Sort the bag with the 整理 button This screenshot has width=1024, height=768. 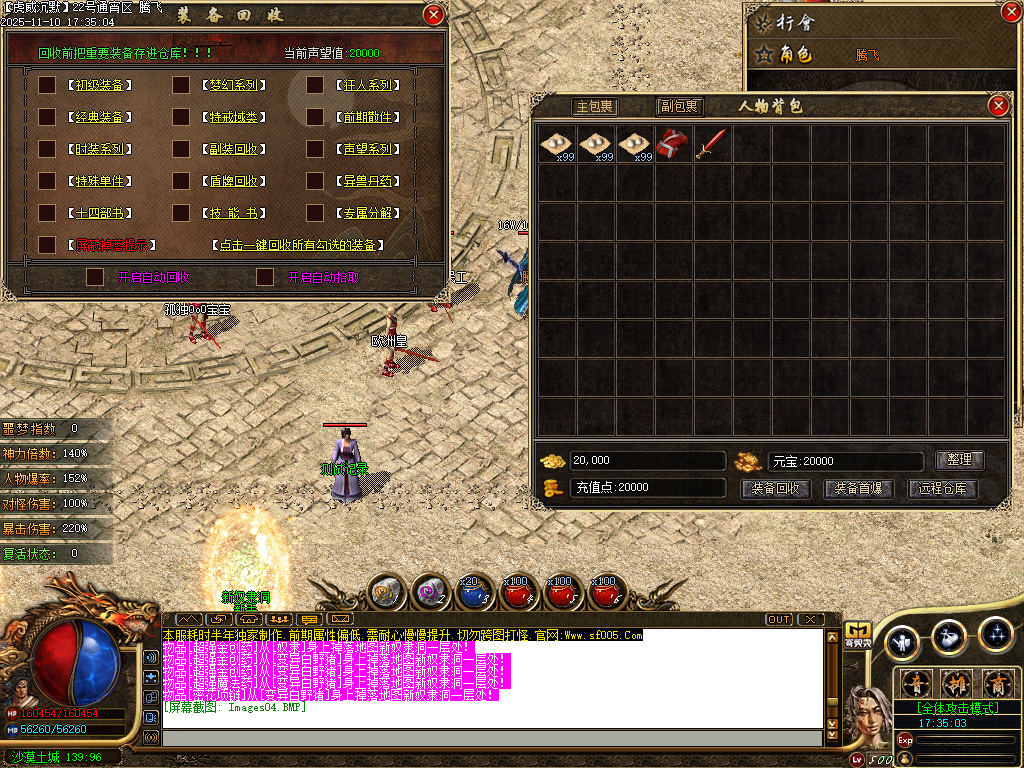click(959, 460)
